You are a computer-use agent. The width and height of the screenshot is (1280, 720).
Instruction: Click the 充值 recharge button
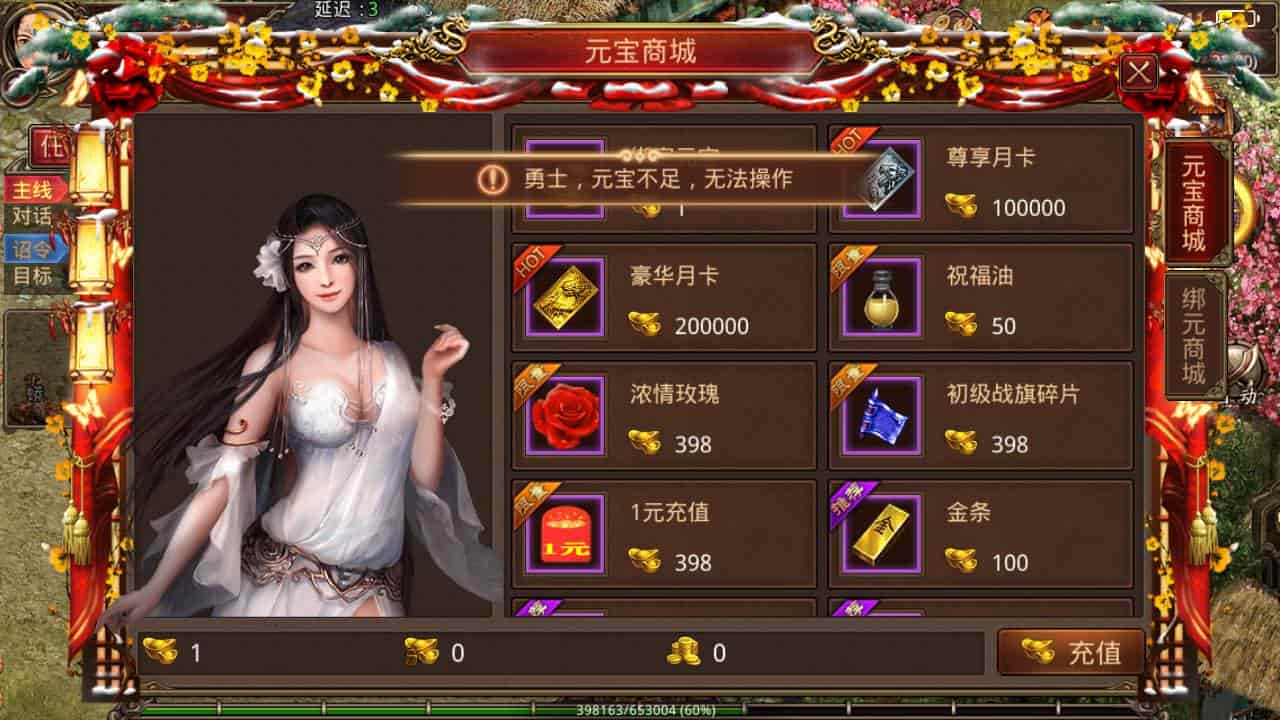tap(1072, 649)
